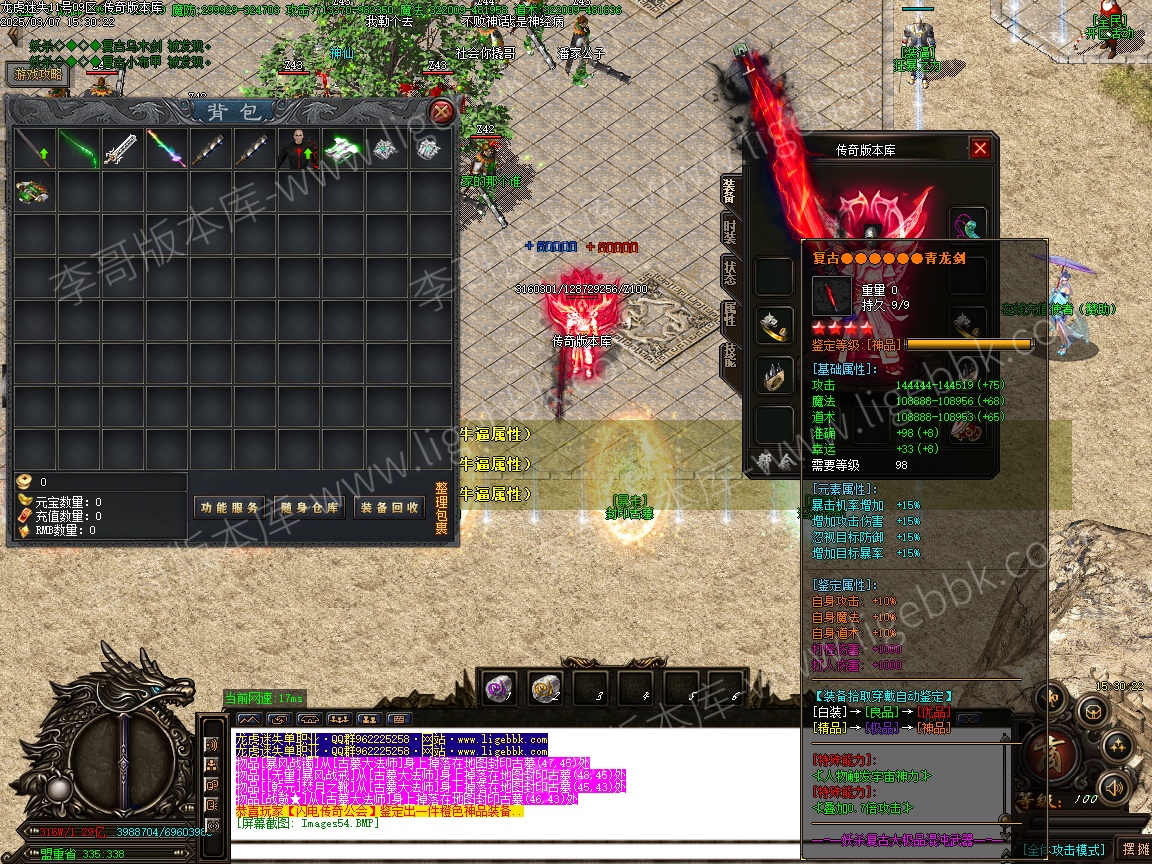Select the green jeweled bracelet item
The width and height of the screenshot is (1152, 864).
tap(34, 191)
